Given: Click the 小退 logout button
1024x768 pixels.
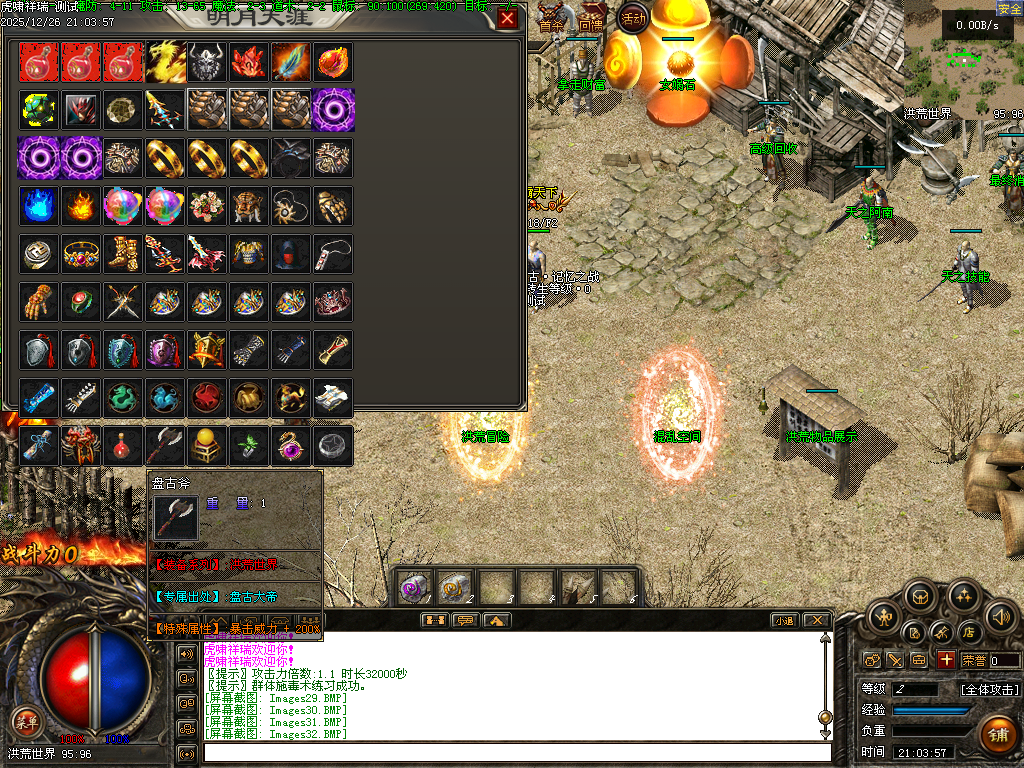Looking at the screenshot, I should [x=783, y=620].
